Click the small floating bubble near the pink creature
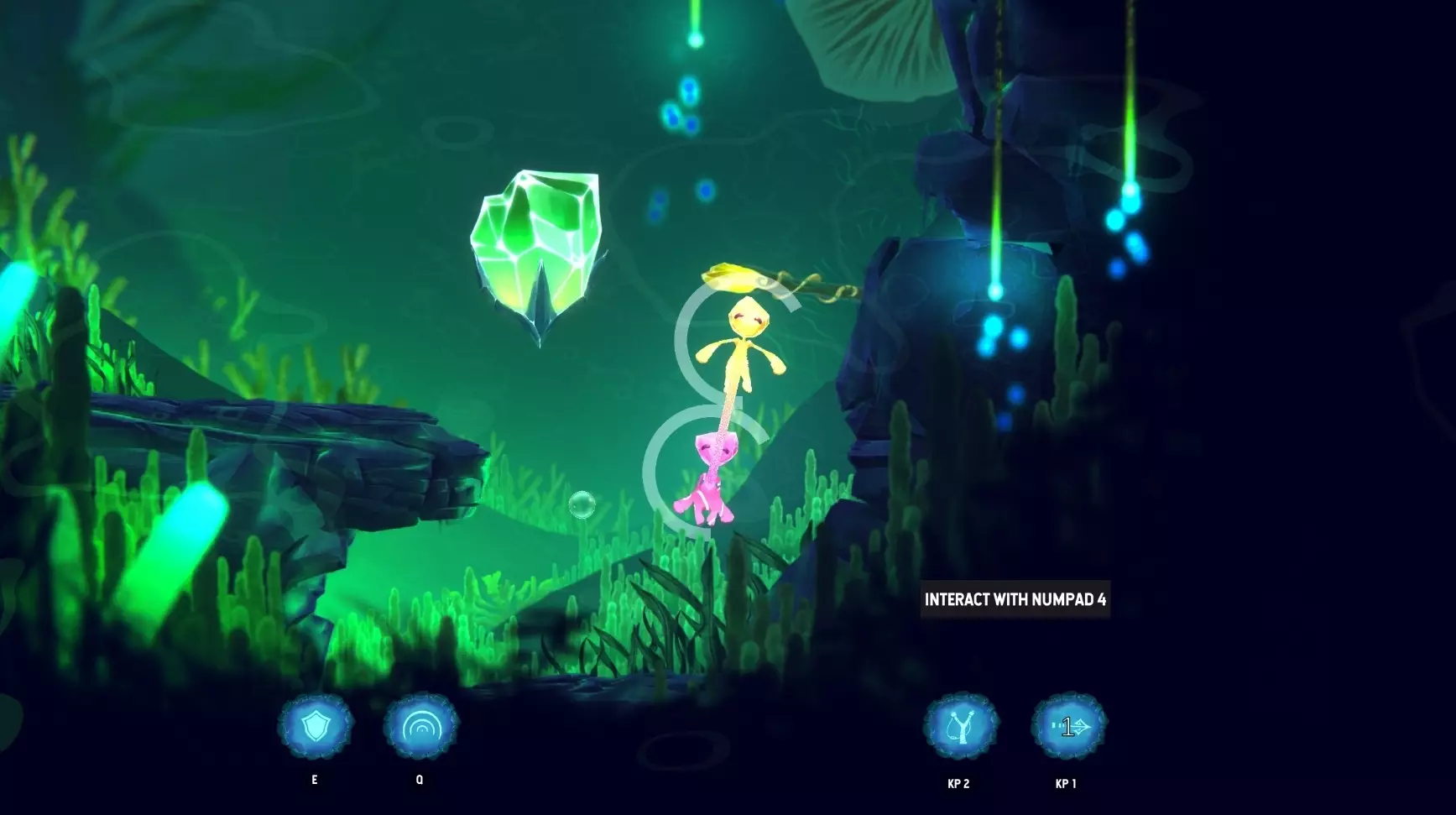The height and width of the screenshot is (815, 1456). [x=583, y=504]
